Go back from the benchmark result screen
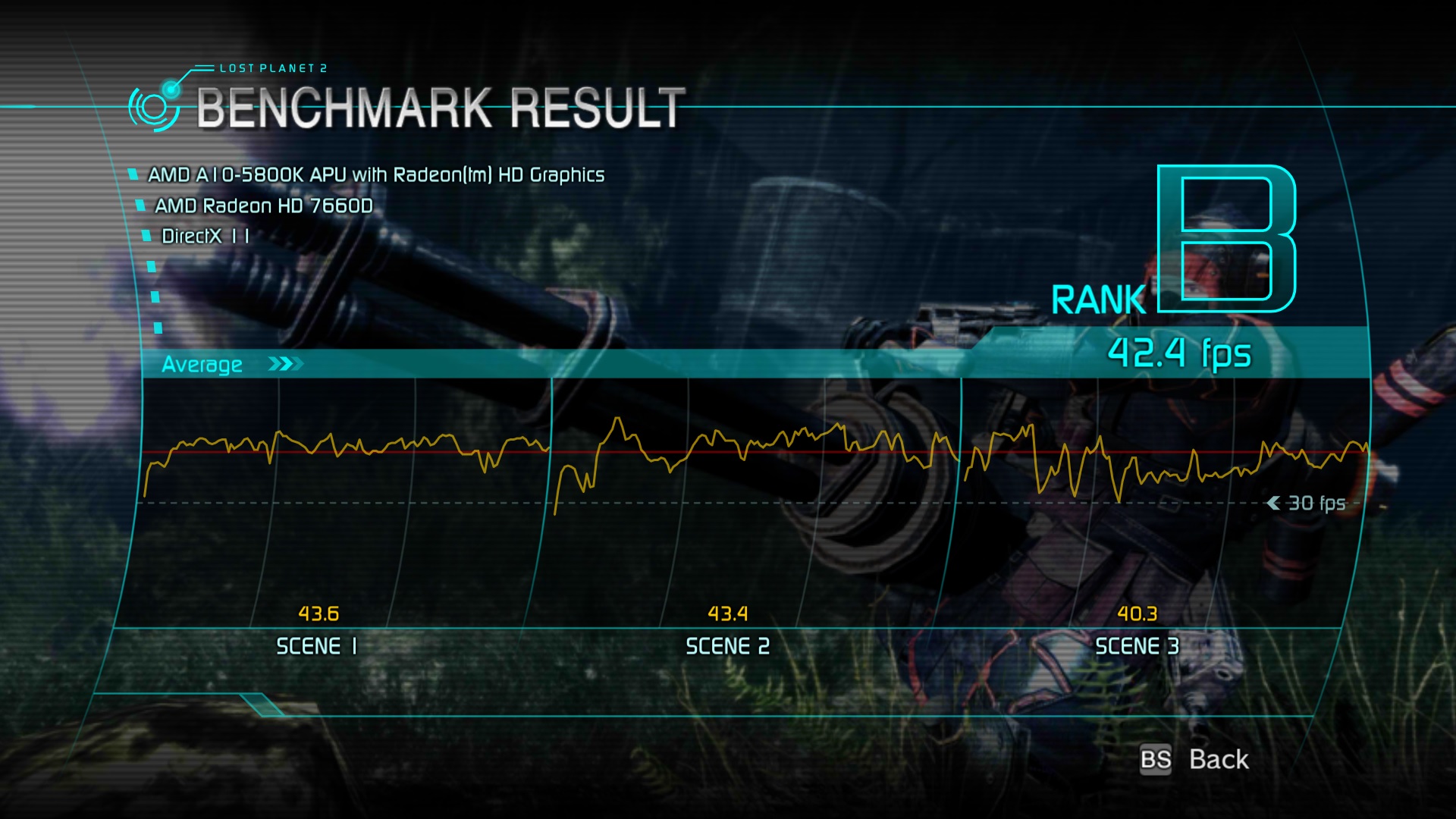 point(1216,759)
